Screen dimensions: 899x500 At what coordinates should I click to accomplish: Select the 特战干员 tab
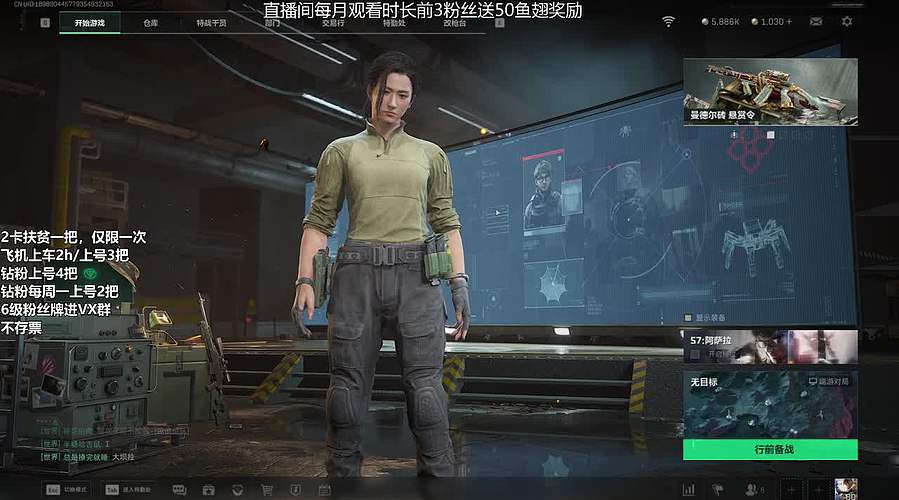[211, 22]
